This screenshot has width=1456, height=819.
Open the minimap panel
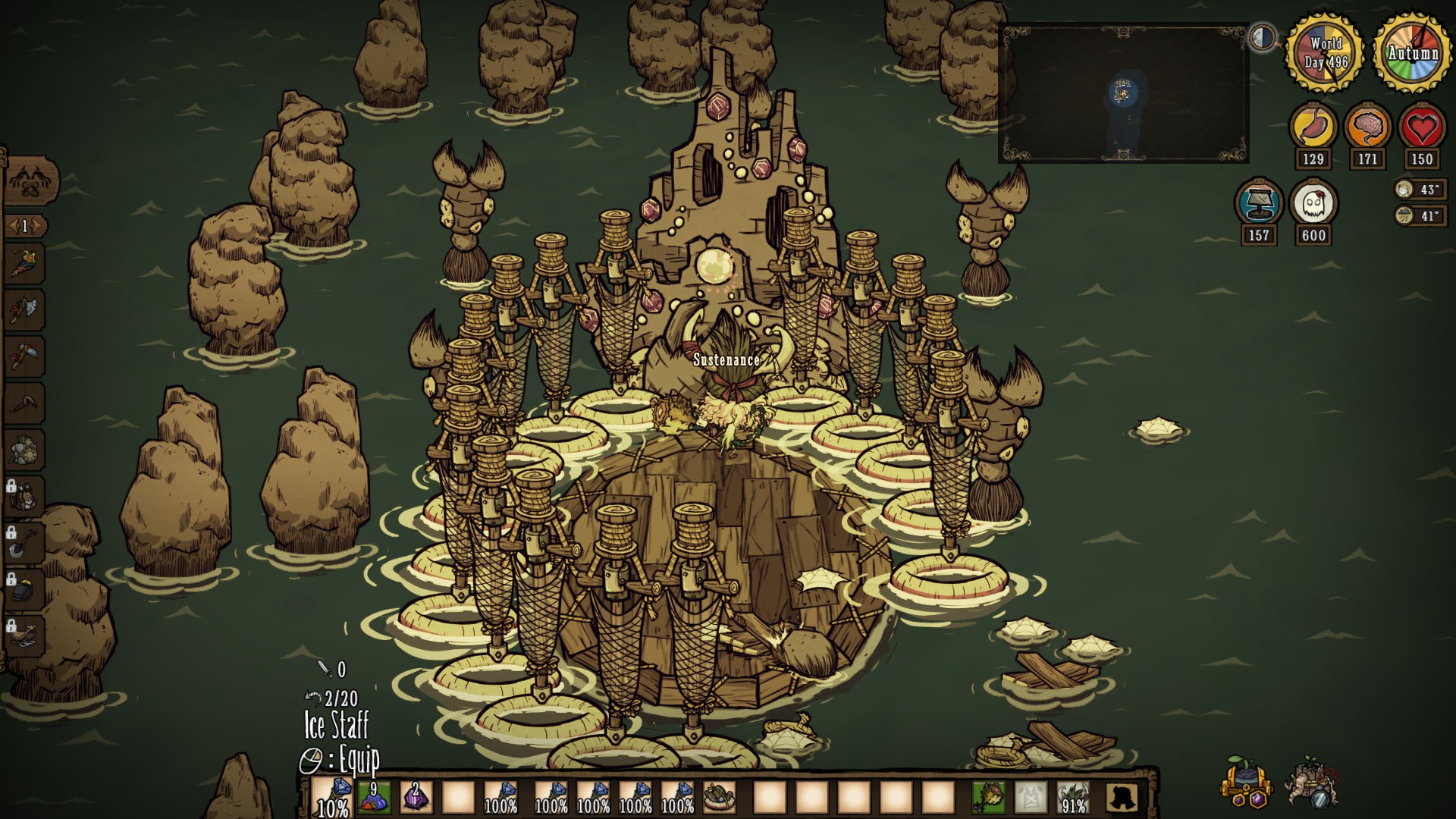coord(1123,93)
